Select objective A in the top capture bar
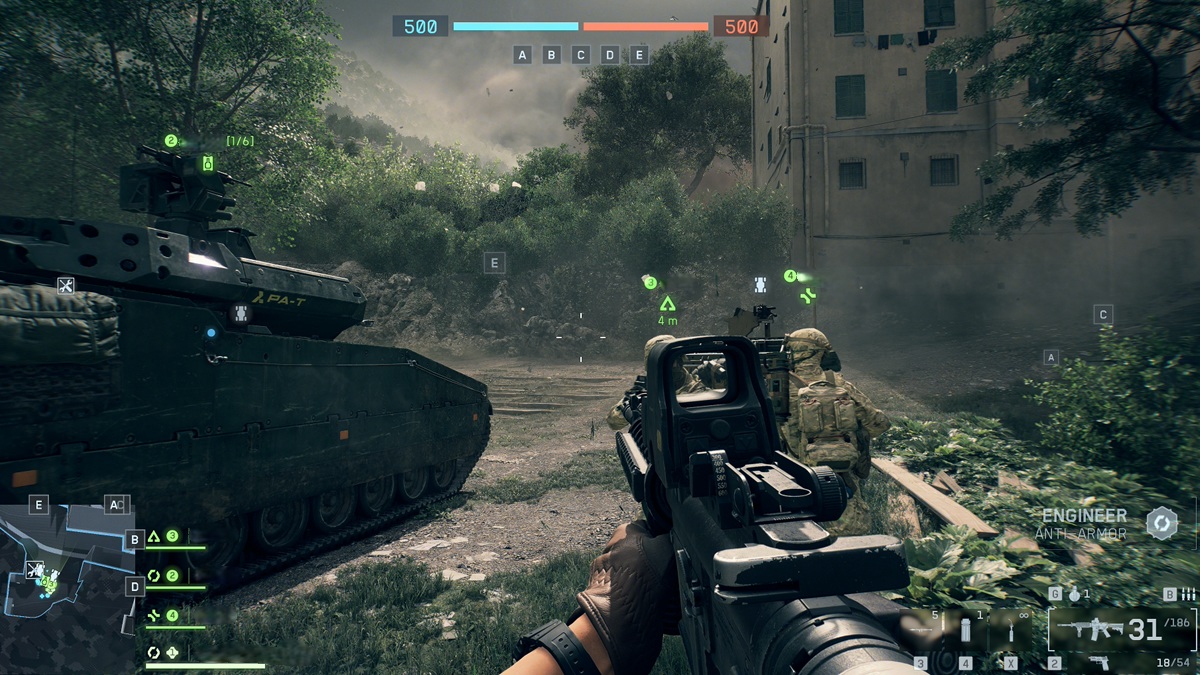 (522, 55)
